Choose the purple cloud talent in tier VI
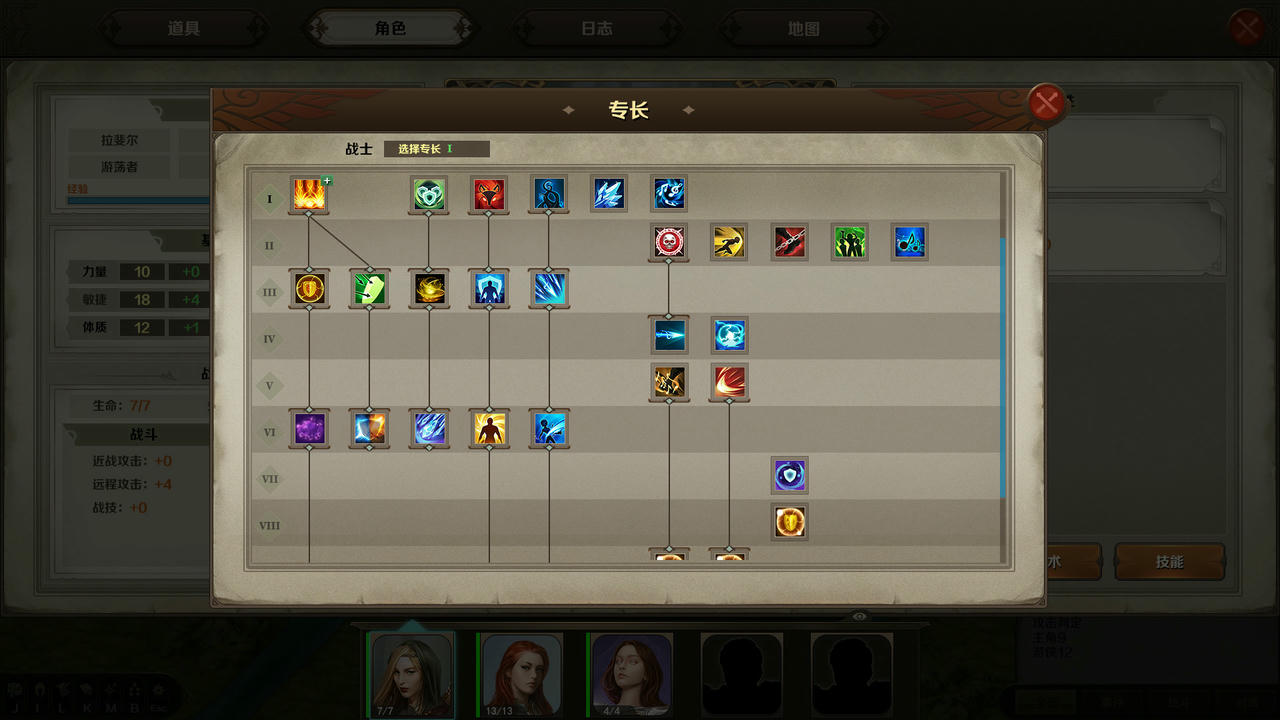 point(309,428)
